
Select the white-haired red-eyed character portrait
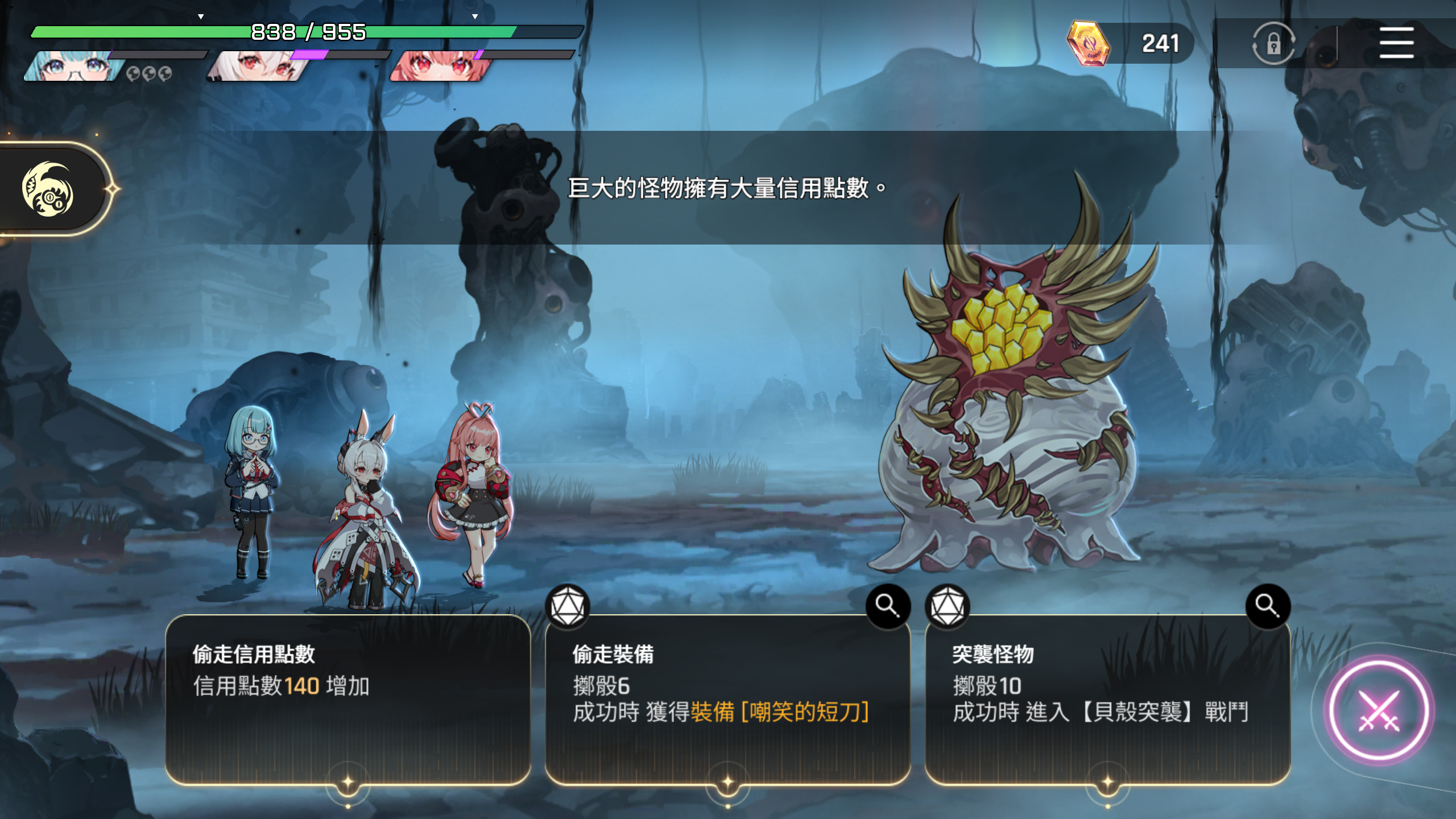point(259,67)
